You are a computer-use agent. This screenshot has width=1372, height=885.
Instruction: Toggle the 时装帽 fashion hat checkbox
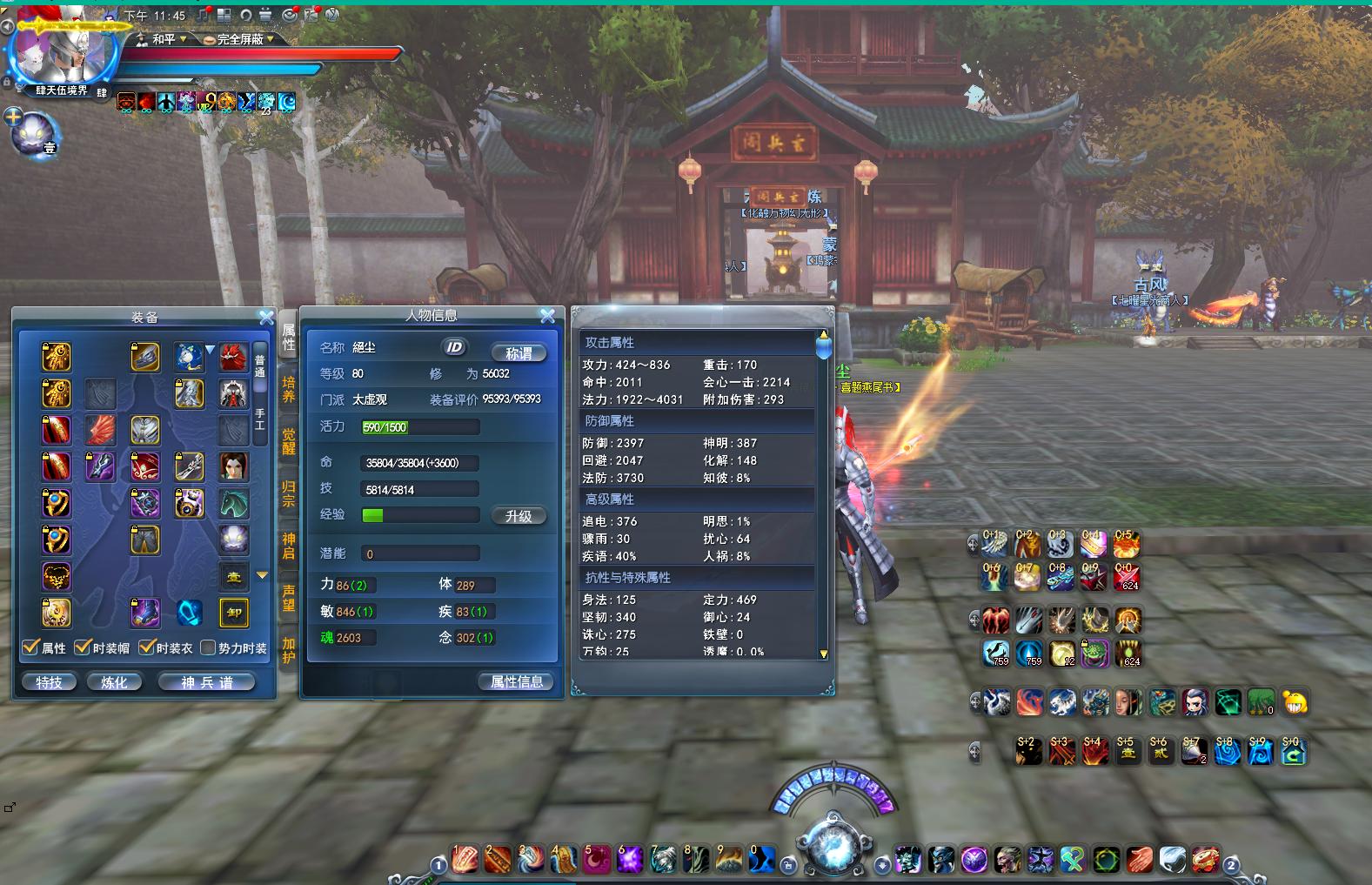(83, 647)
